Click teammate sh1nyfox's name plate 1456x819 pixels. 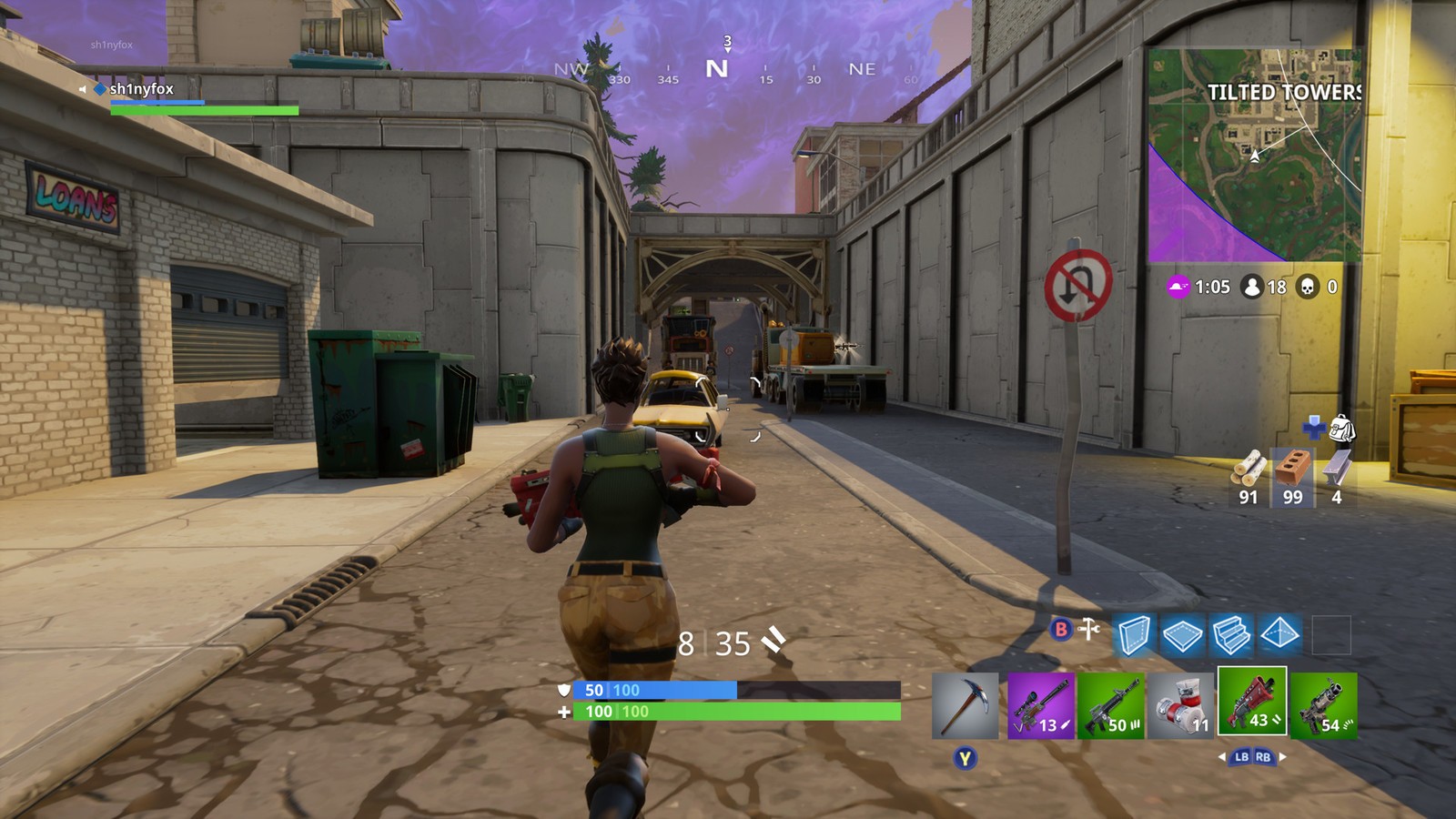(141, 89)
